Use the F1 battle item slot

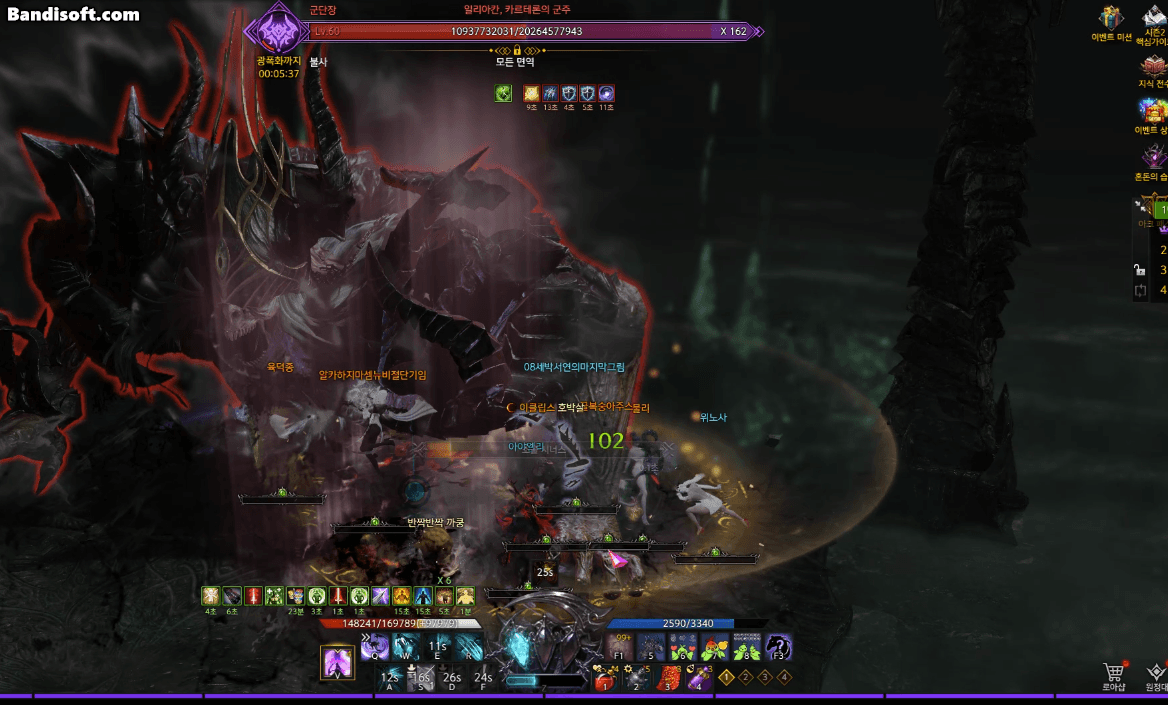pyautogui.click(x=619, y=648)
